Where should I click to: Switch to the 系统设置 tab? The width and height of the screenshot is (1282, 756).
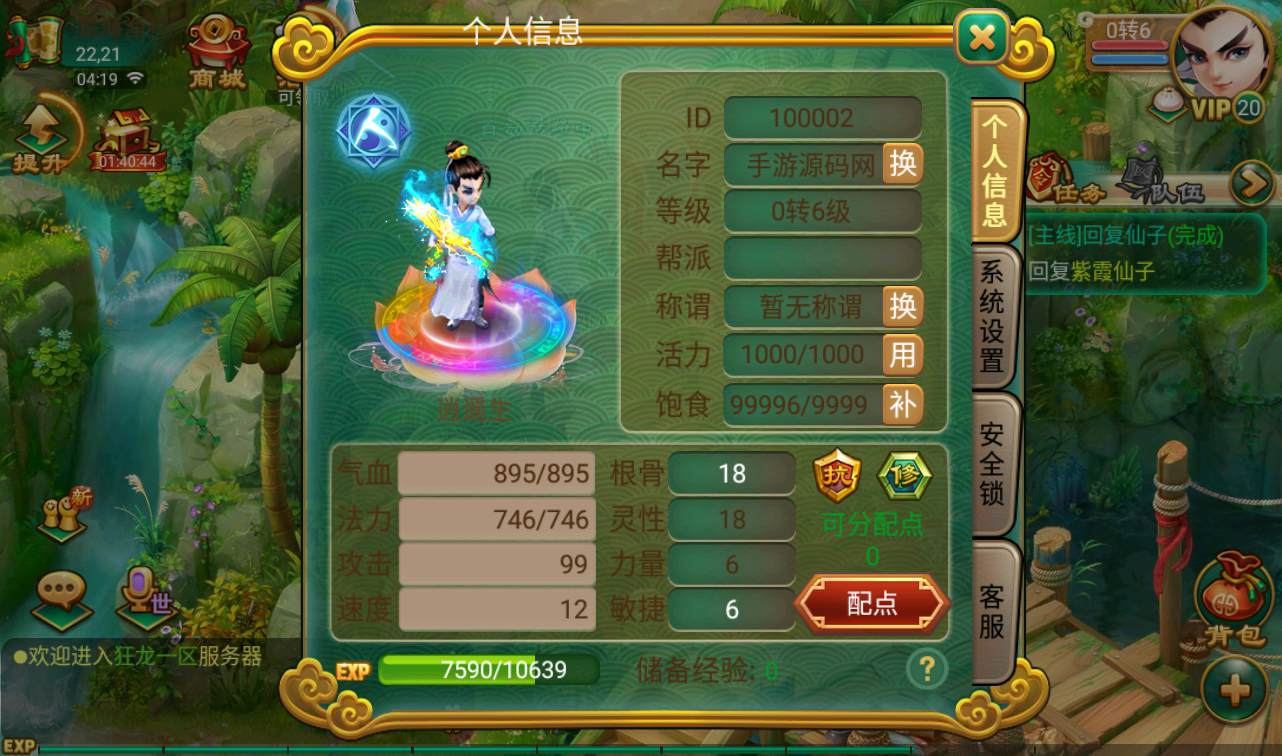point(991,315)
